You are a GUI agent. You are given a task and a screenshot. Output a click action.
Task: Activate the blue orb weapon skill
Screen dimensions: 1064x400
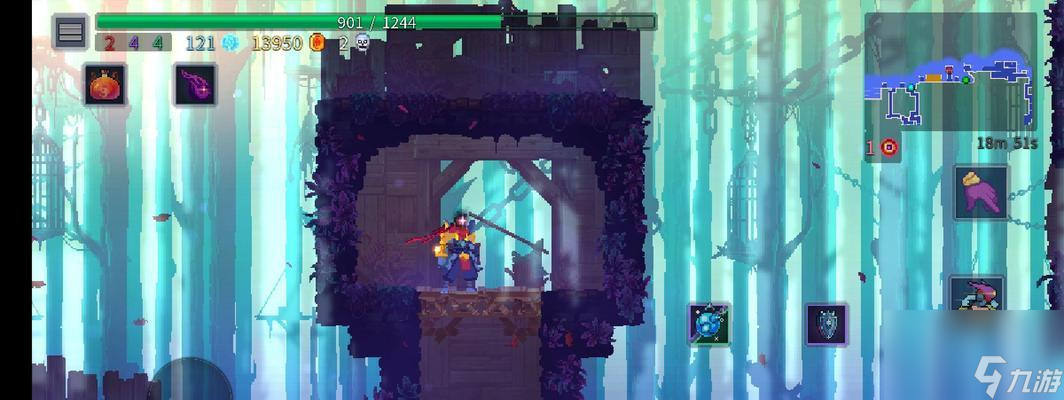[708, 324]
